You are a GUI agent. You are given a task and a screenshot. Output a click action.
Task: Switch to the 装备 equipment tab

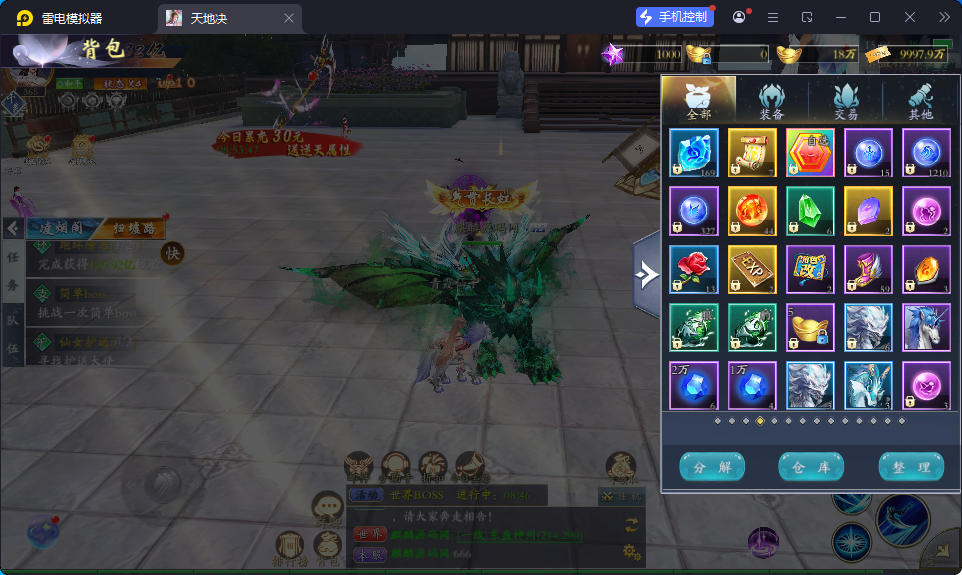pyautogui.click(x=771, y=101)
